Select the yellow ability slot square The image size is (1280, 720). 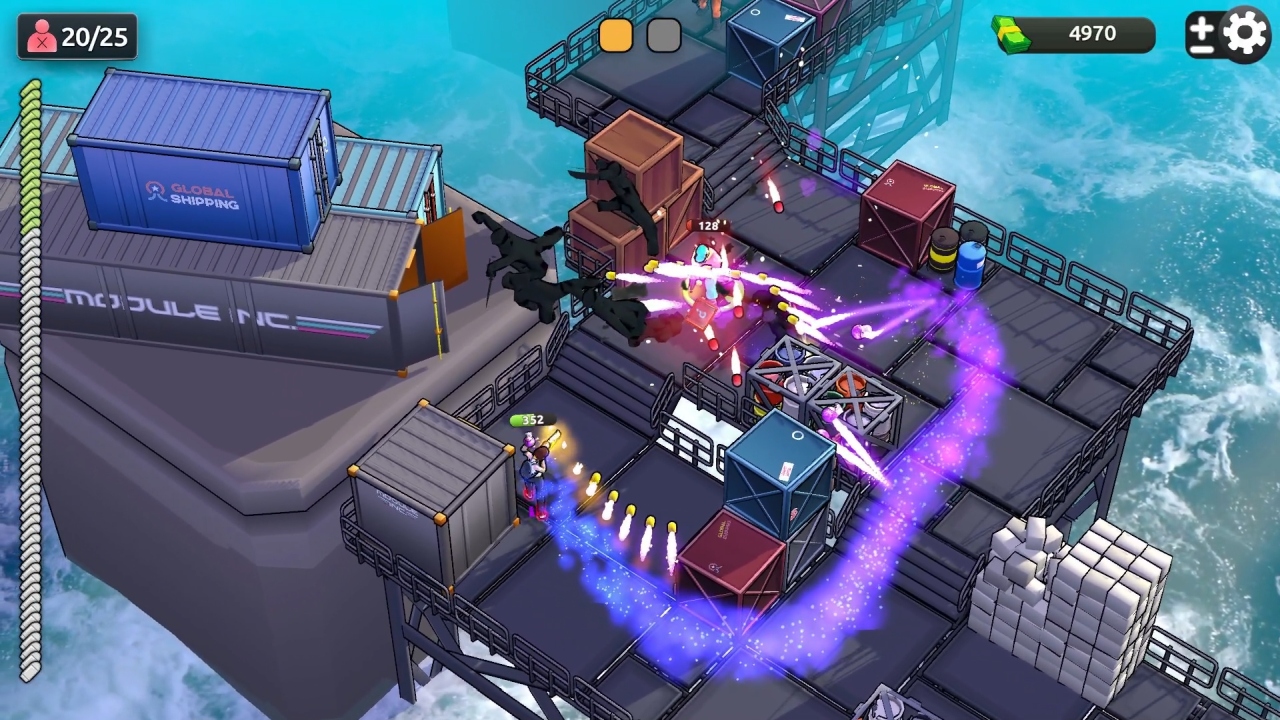(x=617, y=35)
